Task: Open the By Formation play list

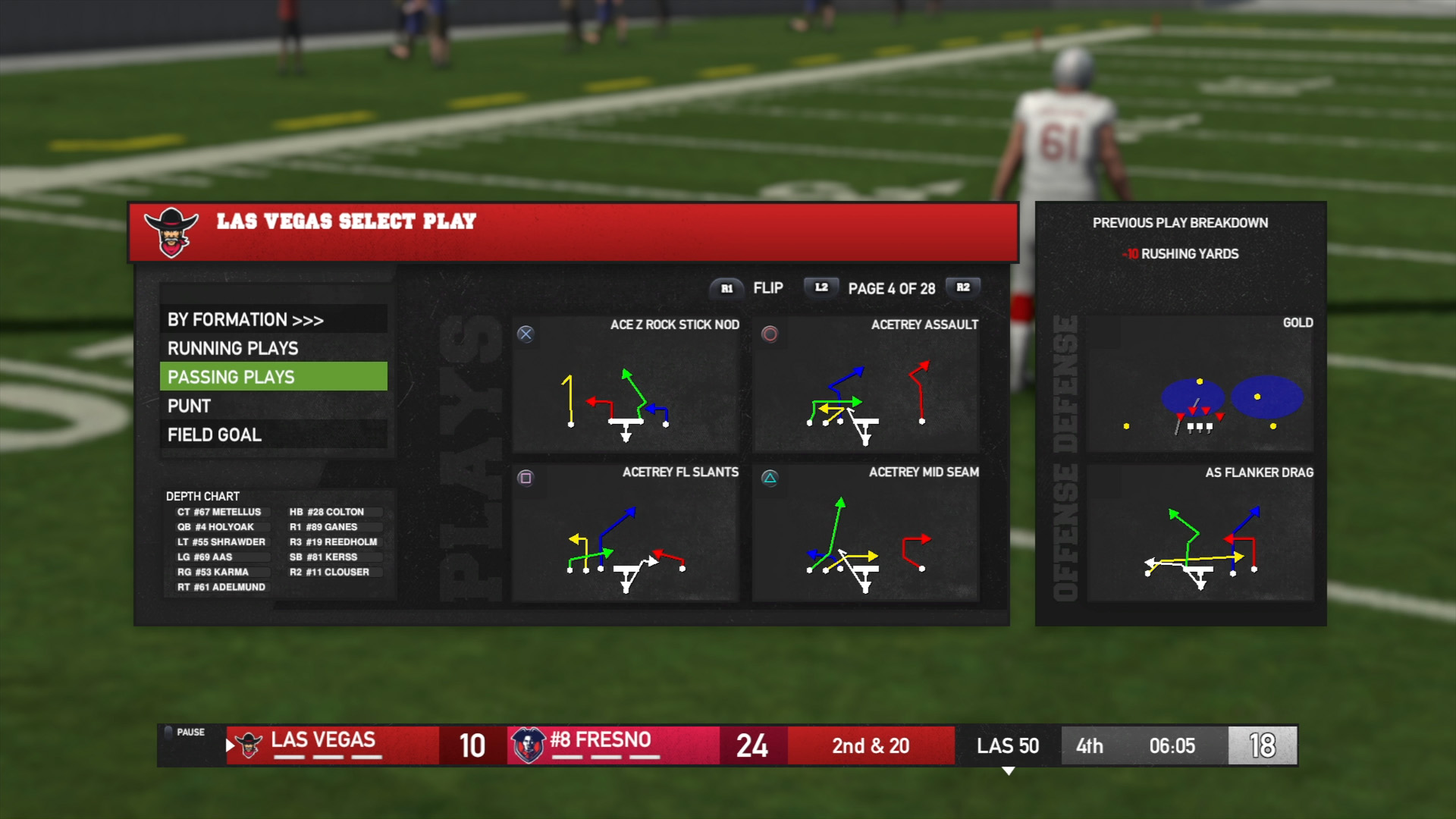Action: (x=273, y=319)
